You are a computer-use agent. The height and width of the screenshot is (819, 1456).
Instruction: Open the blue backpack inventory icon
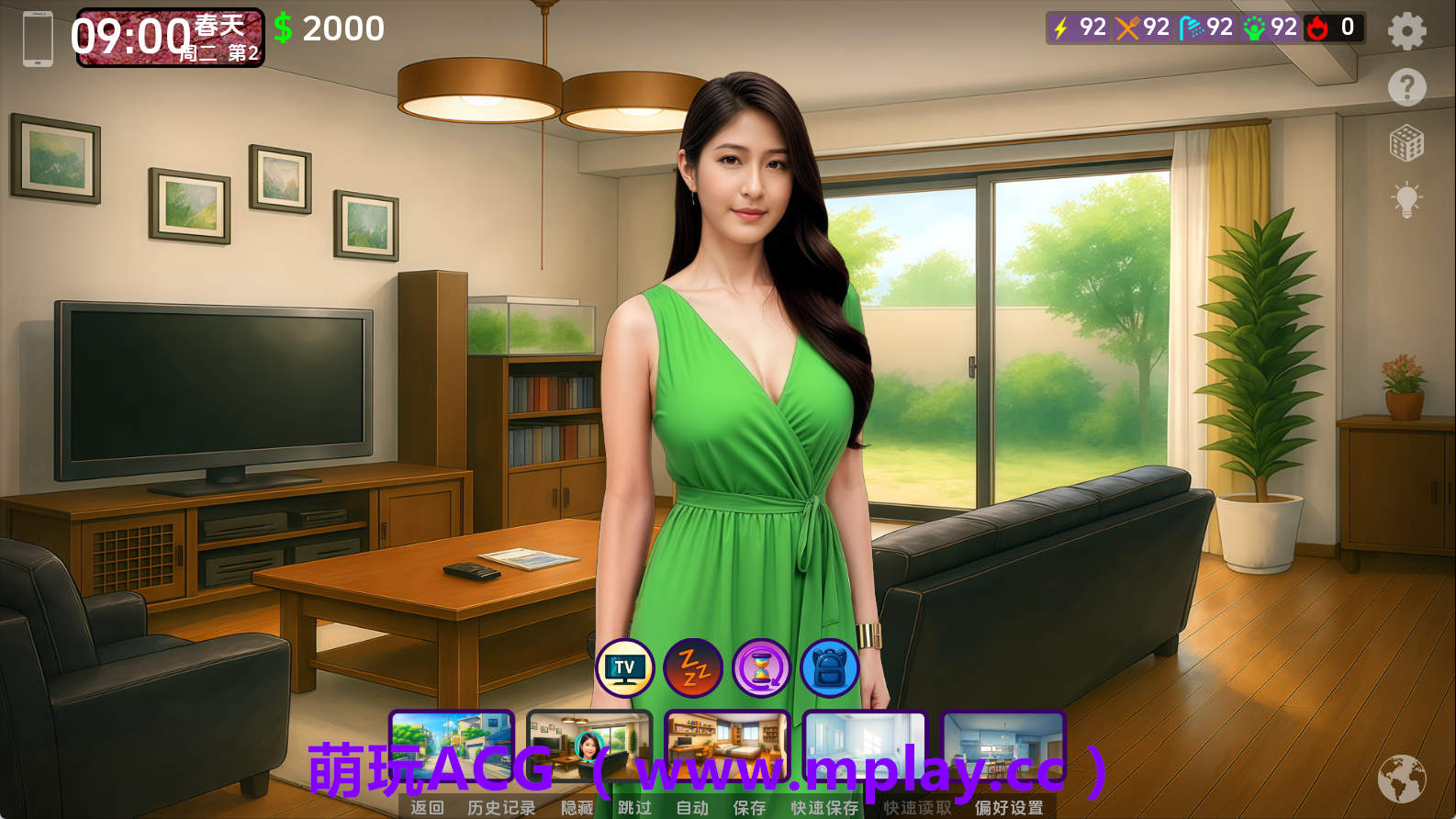click(x=829, y=668)
